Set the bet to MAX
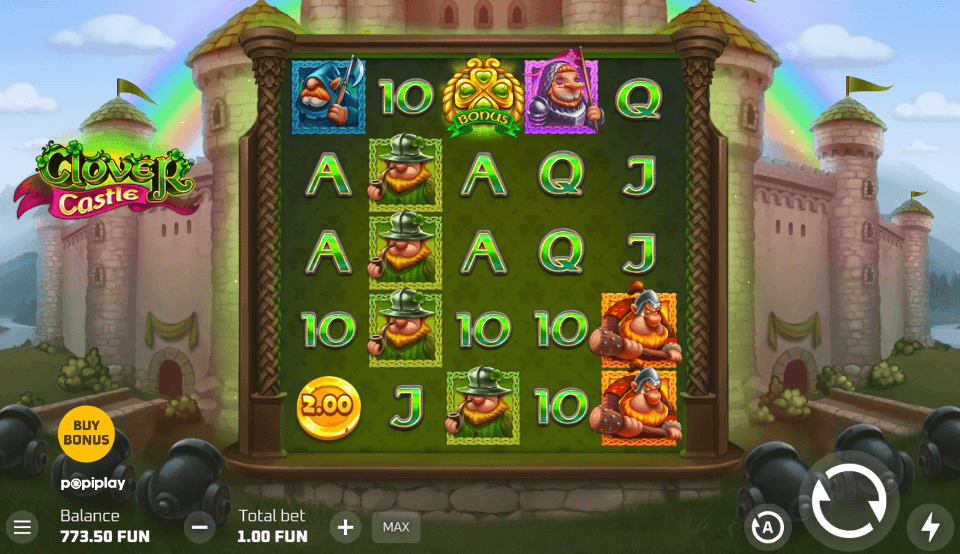 tap(396, 527)
